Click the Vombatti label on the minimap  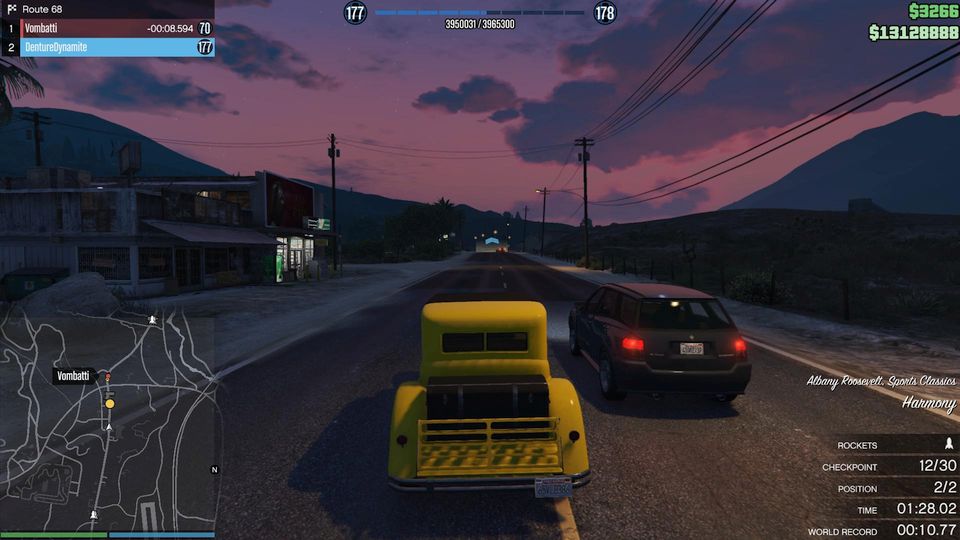74,376
